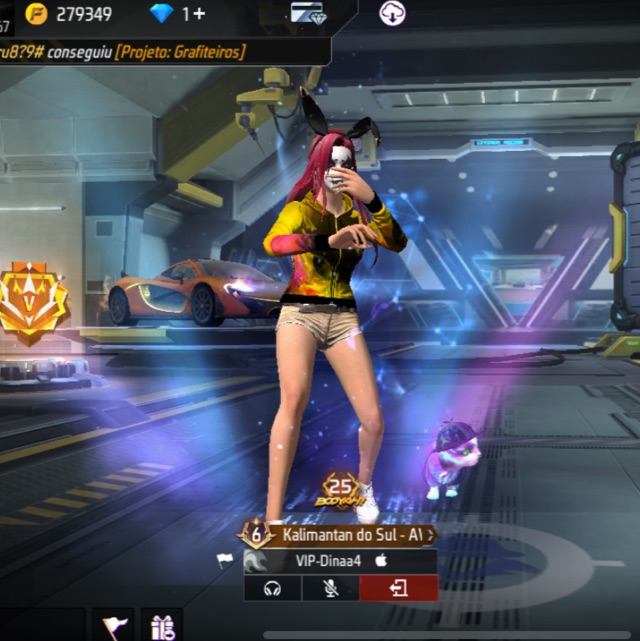This screenshot has width=640, height=641.
Task: Open the gift box icon
Action: pos(162,626)
